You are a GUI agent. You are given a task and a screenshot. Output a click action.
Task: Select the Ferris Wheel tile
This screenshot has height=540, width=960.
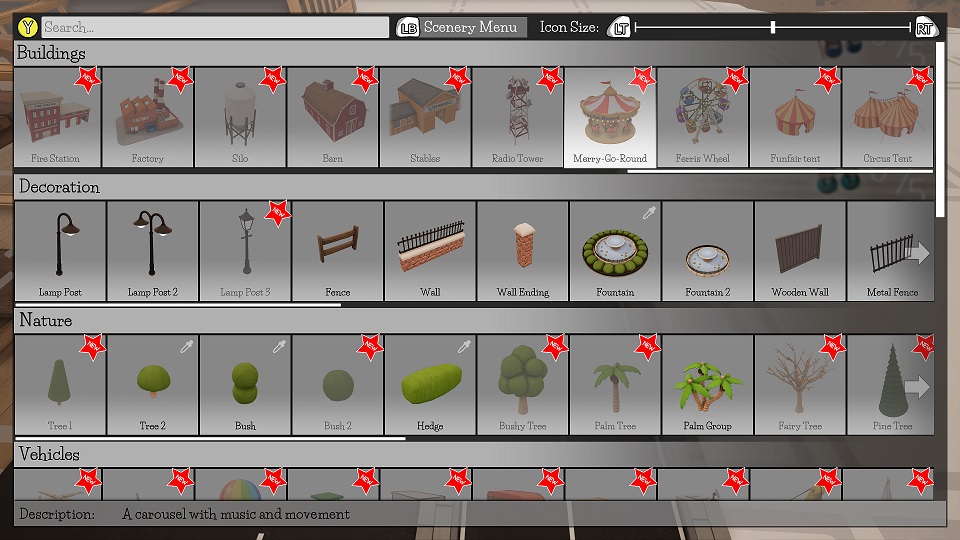point(702,118)
